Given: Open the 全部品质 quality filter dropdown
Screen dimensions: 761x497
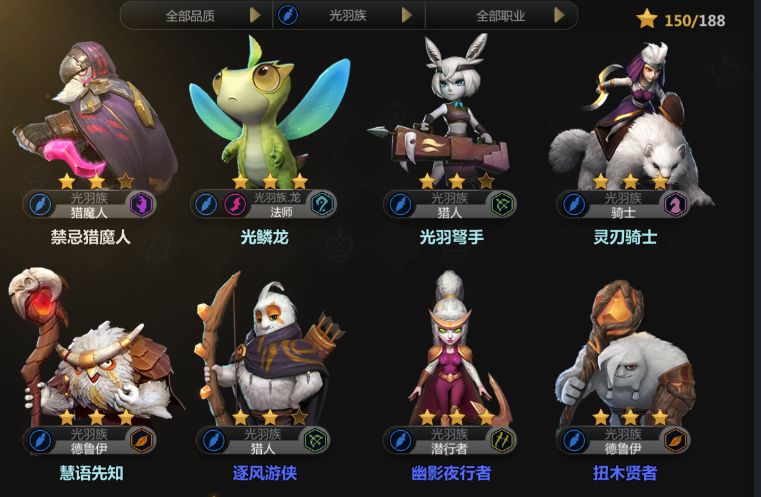Looking at the screenshot, I should 196,15.
